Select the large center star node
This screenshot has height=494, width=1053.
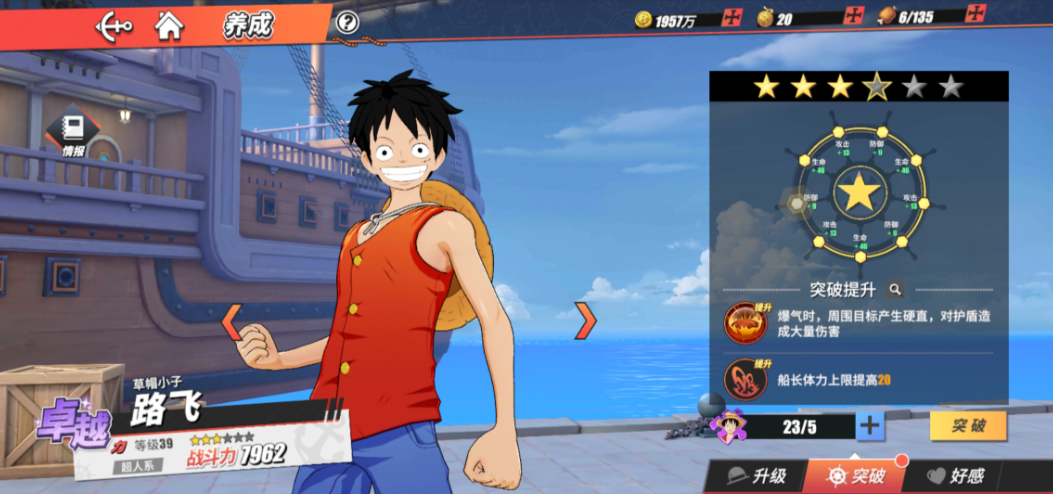(x=858, y=191)
